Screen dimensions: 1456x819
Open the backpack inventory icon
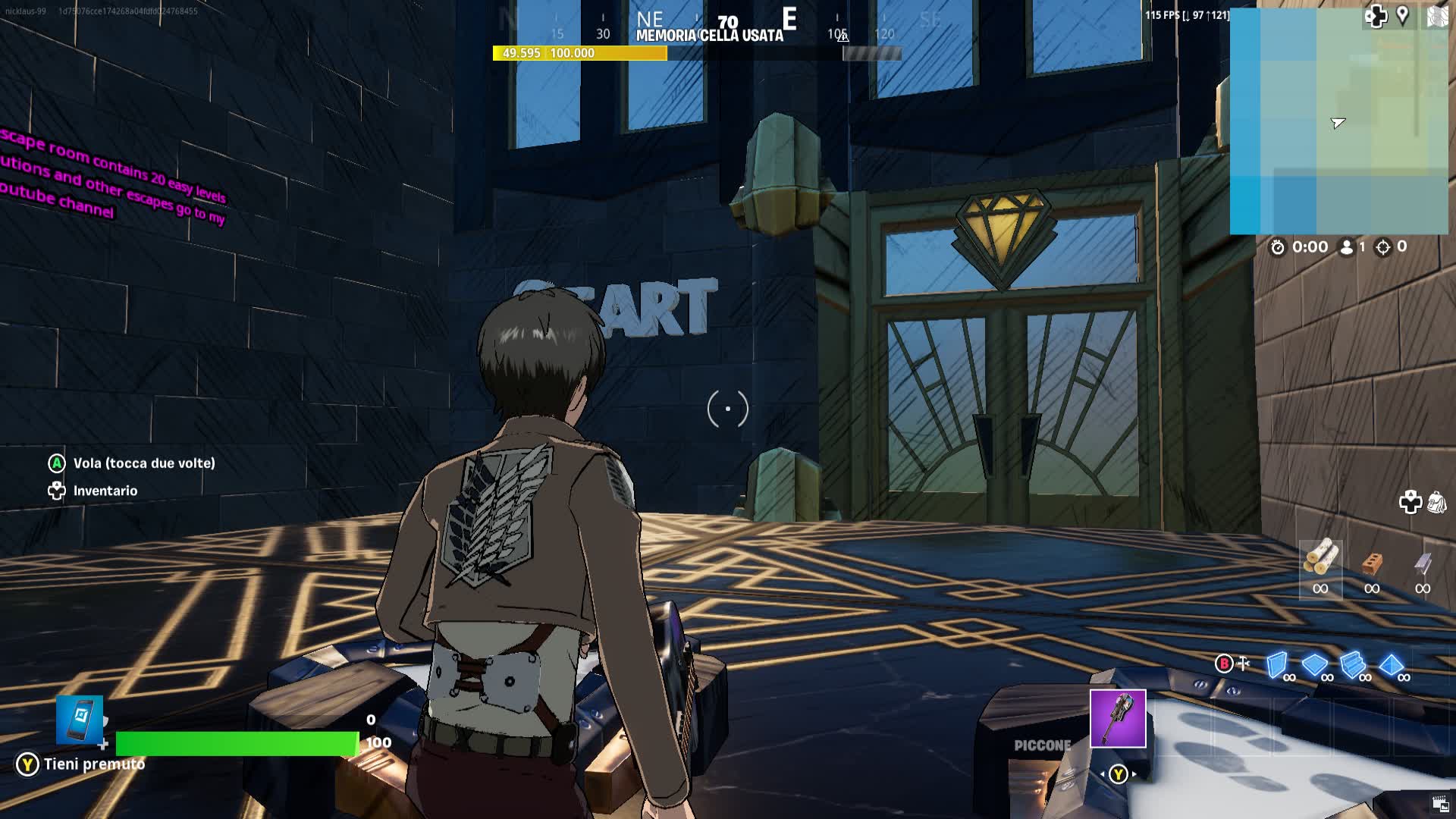1436,502
